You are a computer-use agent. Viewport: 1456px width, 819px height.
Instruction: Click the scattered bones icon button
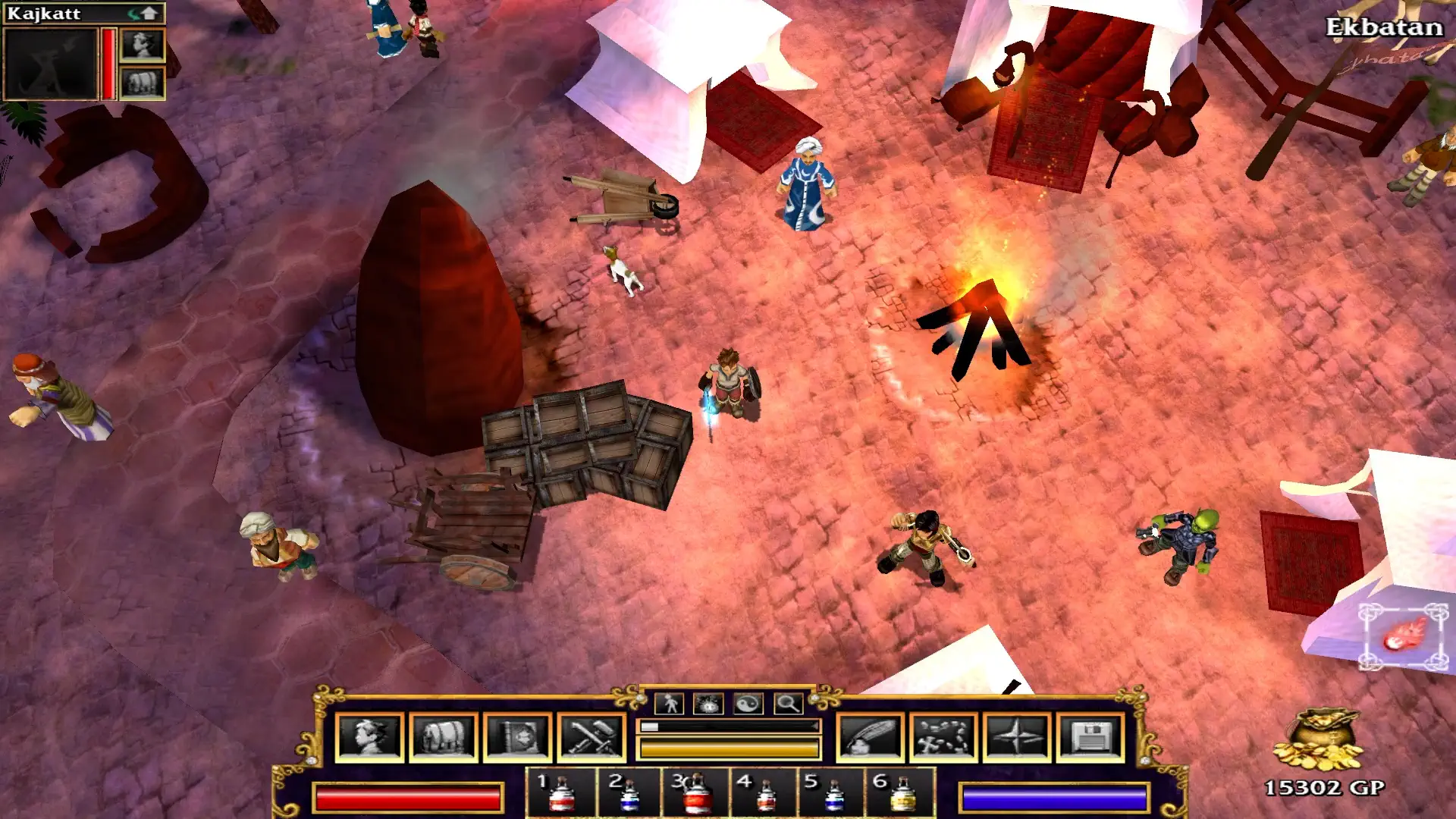pos(943,736)
